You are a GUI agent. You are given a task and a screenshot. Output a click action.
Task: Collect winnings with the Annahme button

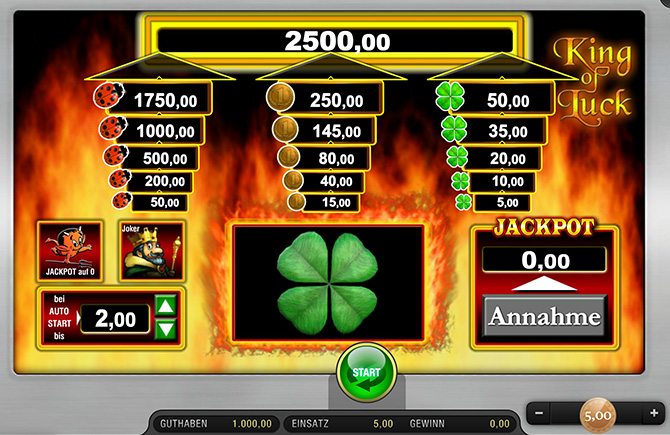pyautogui.click(x=546, y=317)
